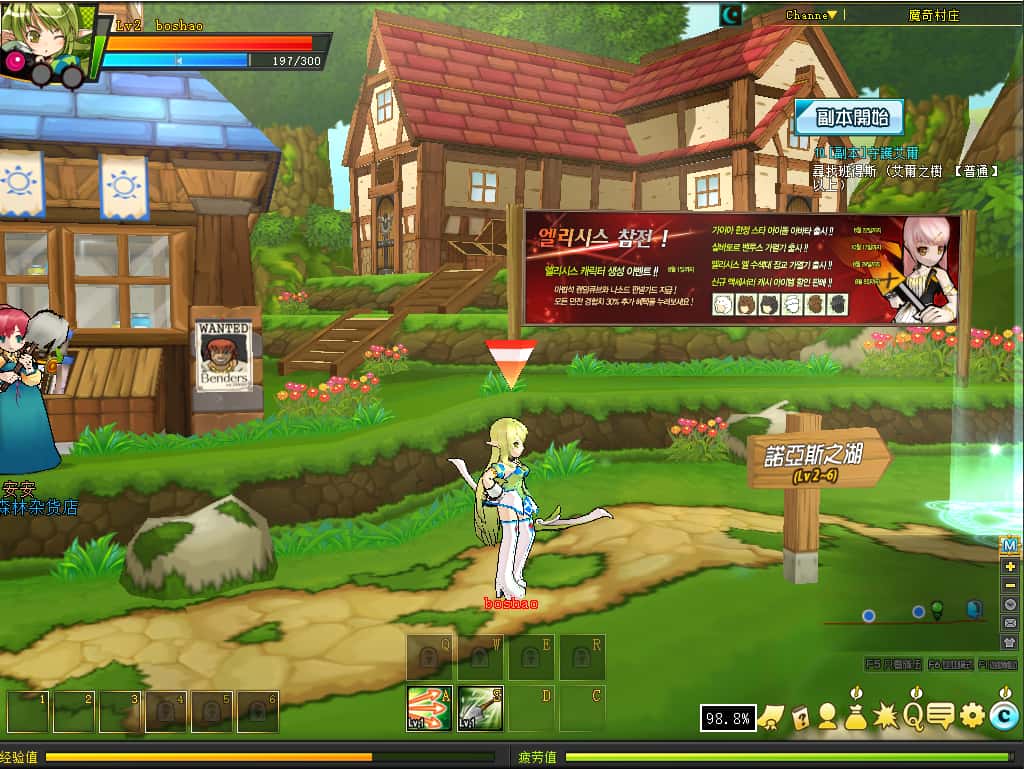Activate the triple-arrow skill on A
The image size is (1024, 769).
point(428,708)
